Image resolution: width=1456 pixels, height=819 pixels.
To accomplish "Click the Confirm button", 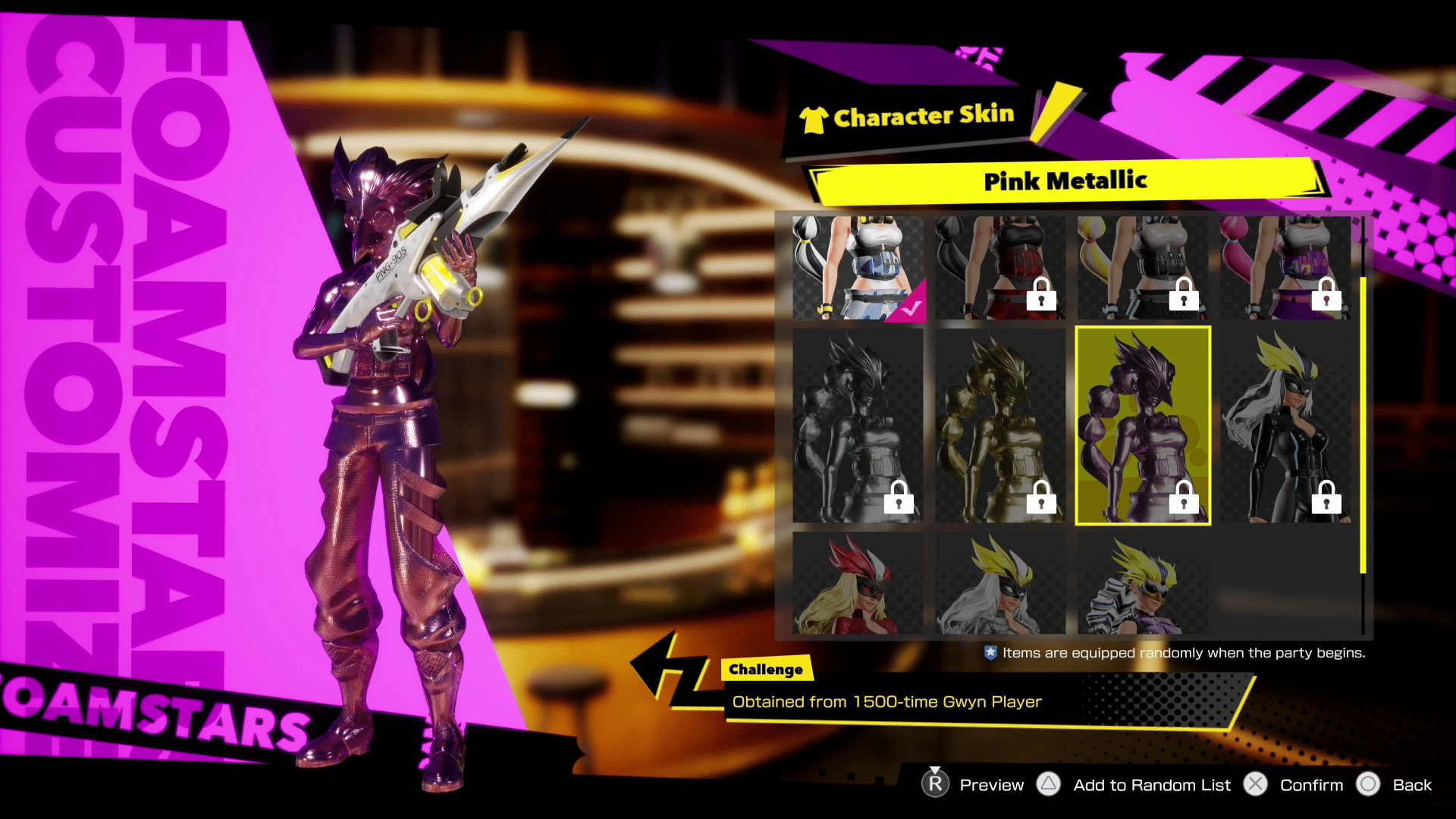I will click(x=1311, y=785).
